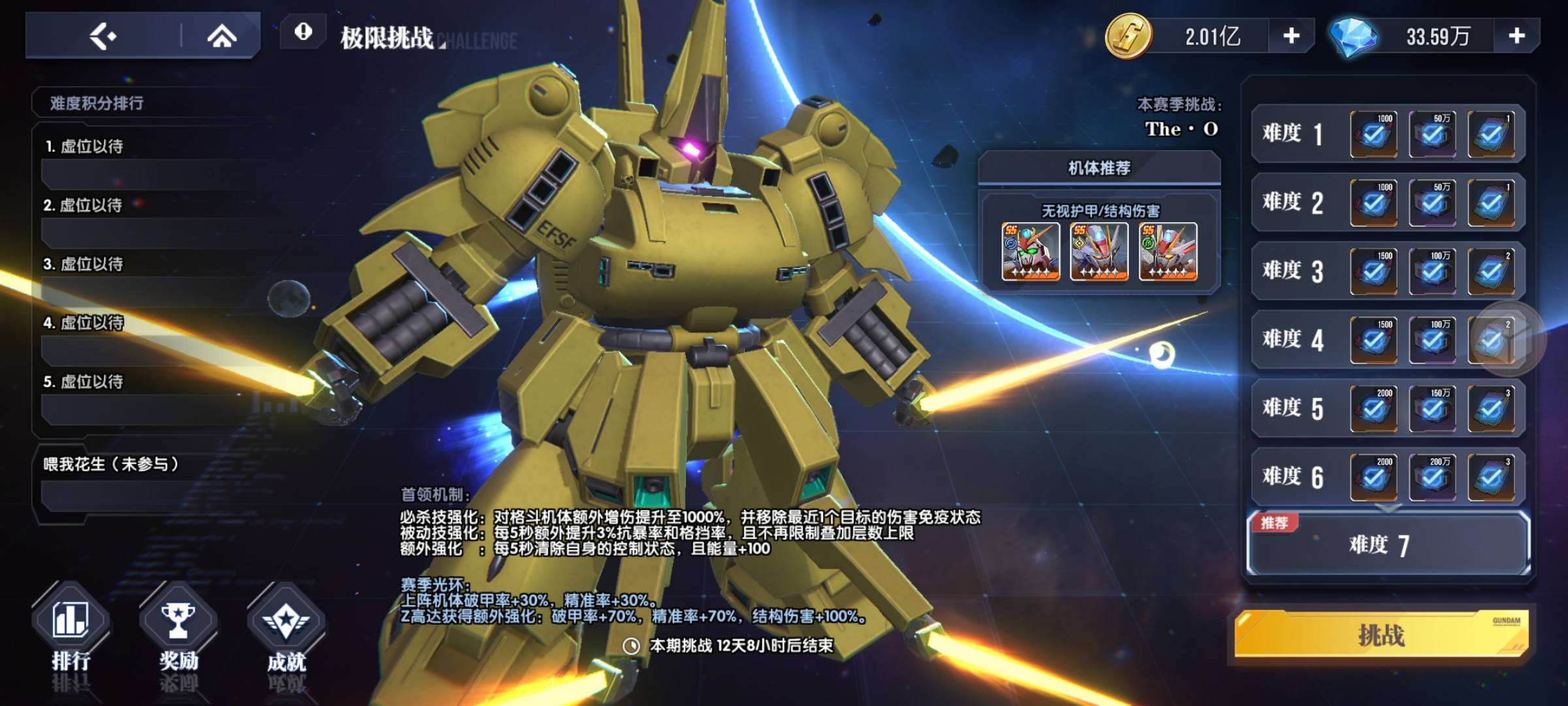This screenshot has height=706, width=1568.
Task: Add more blue diamonds
Action: pyautogui.click(x=1516, y=36)
